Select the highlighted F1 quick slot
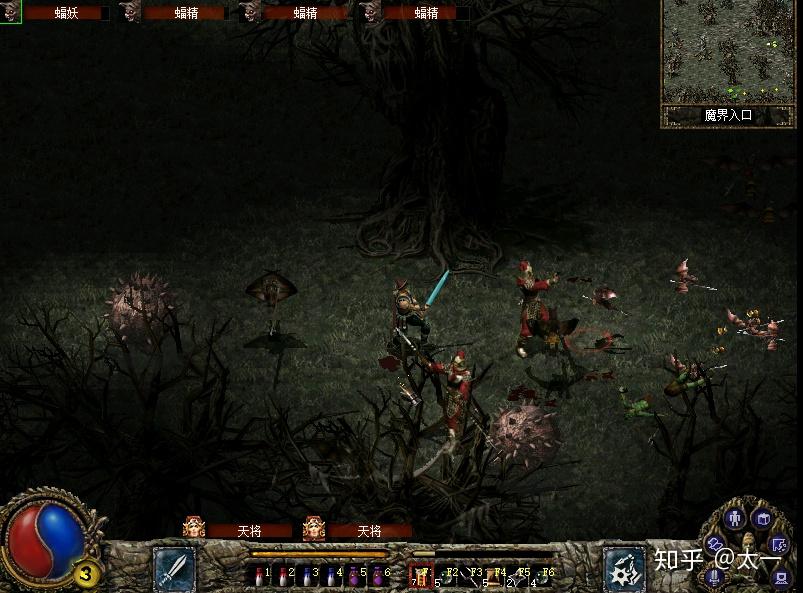The image size is (803, 593). pyautogui.click(x=420, y=575)
